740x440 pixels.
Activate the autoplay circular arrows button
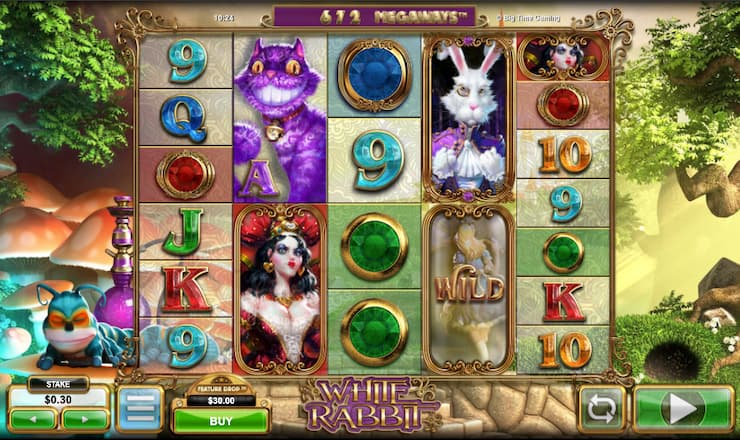click(602, 409)
